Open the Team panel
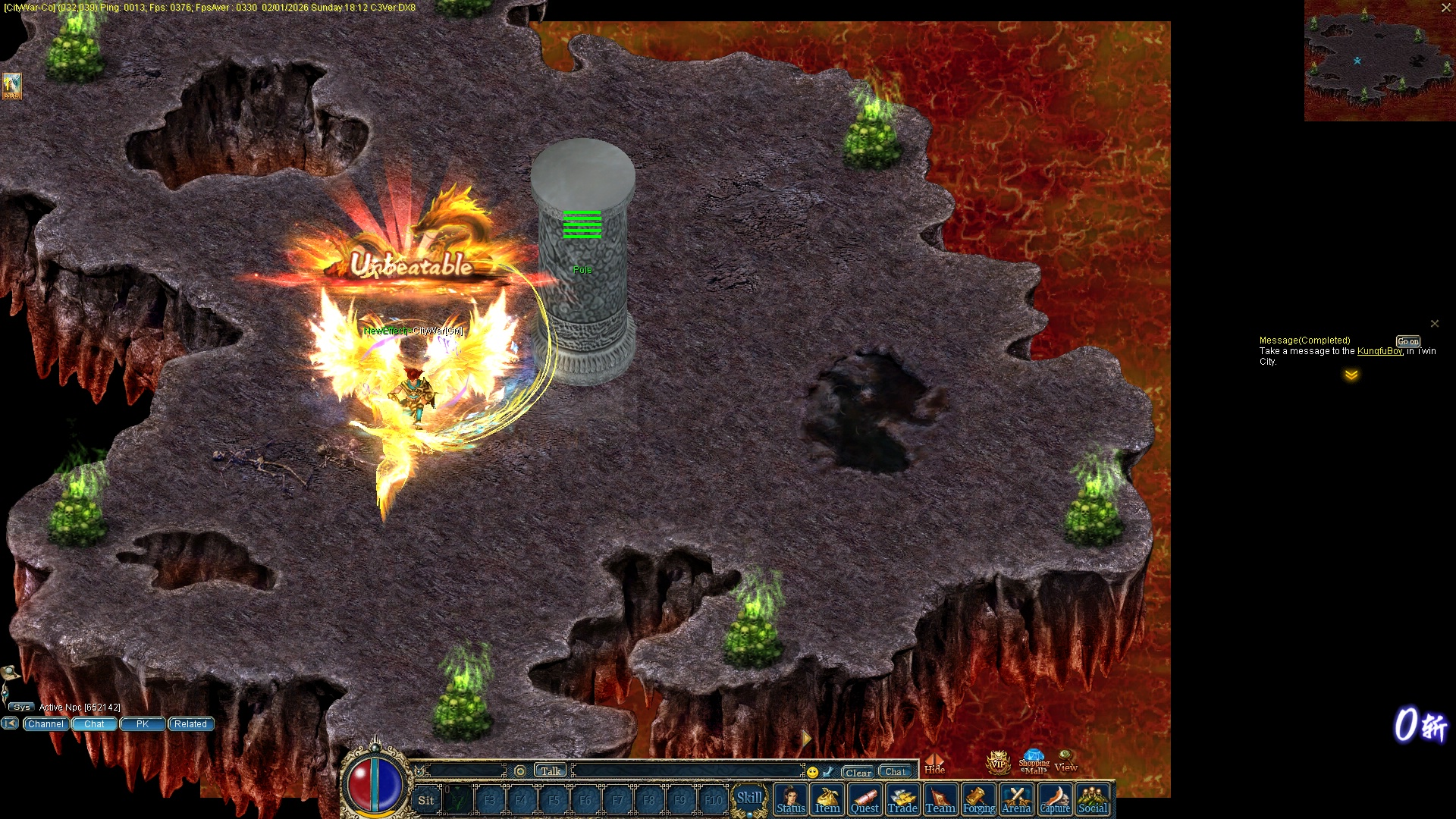The image size is (1456, 819). coord(940,800)
